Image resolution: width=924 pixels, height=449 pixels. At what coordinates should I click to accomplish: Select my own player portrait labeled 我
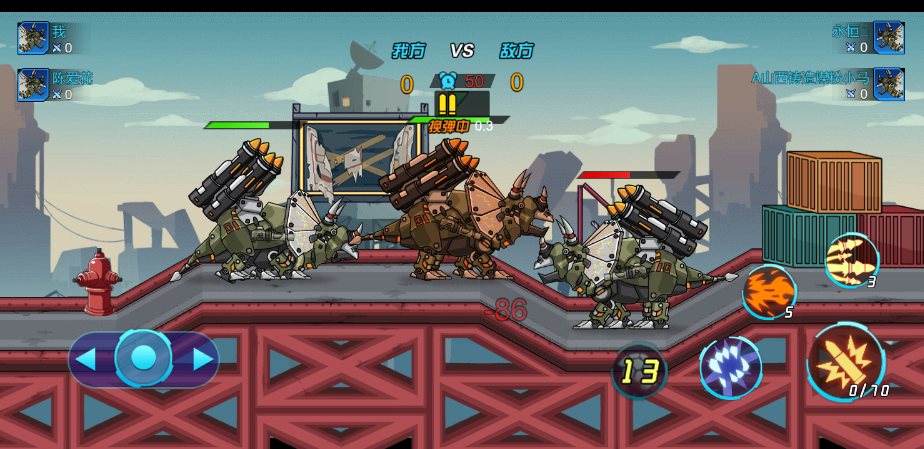pyautogui.click(x=33, y=38)
